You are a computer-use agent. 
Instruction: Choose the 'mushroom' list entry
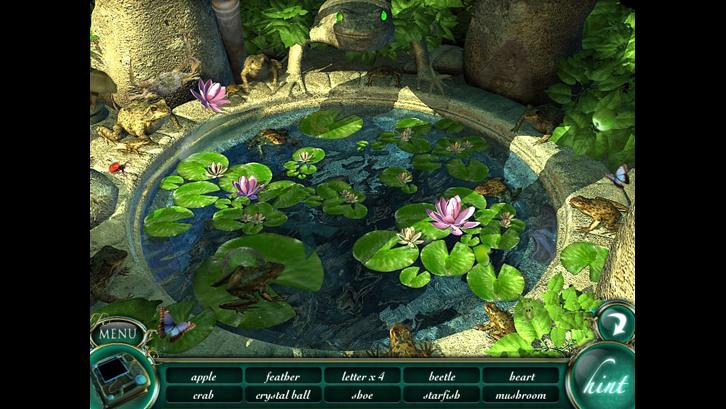coord(520,395)
